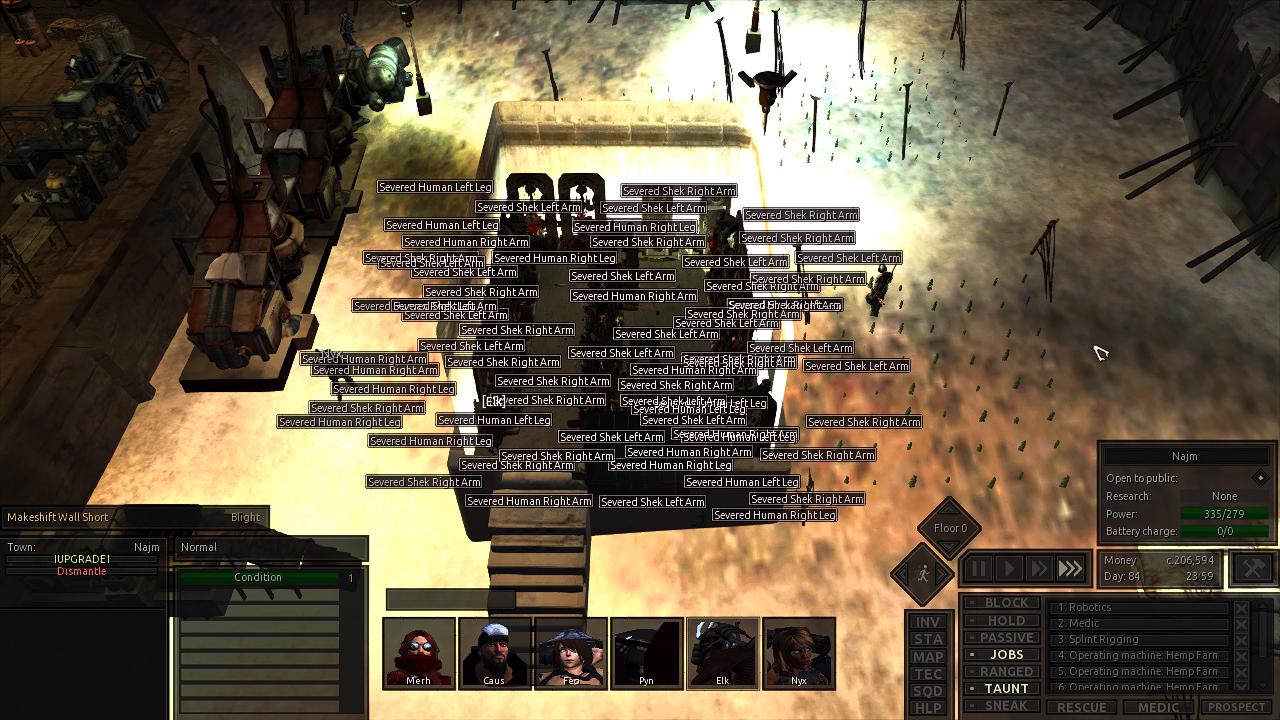1280x720 pixels.
Task: Select Elk's character portrait
Action: click(722, 652)
